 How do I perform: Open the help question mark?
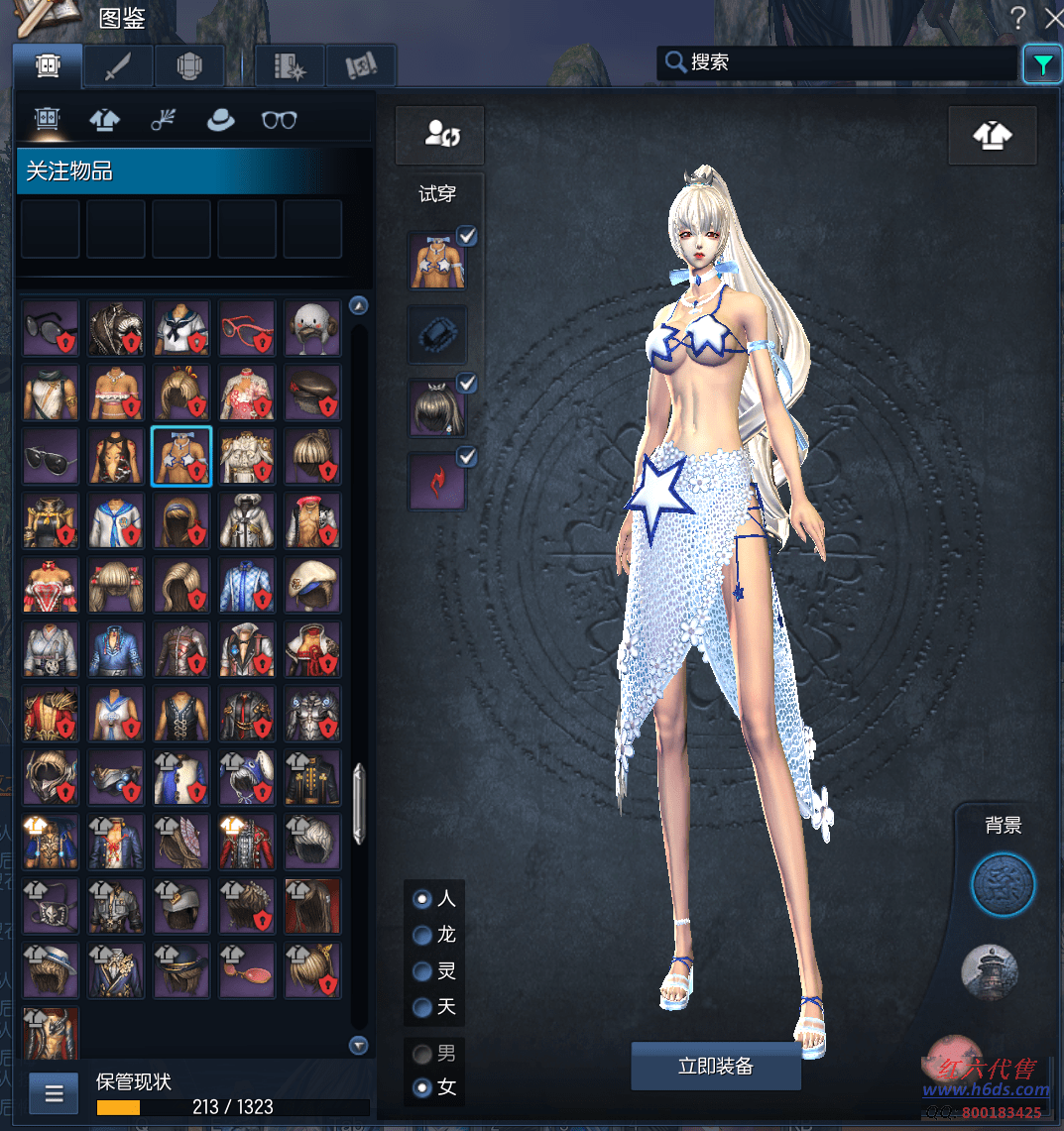[x=1017, y=16]
